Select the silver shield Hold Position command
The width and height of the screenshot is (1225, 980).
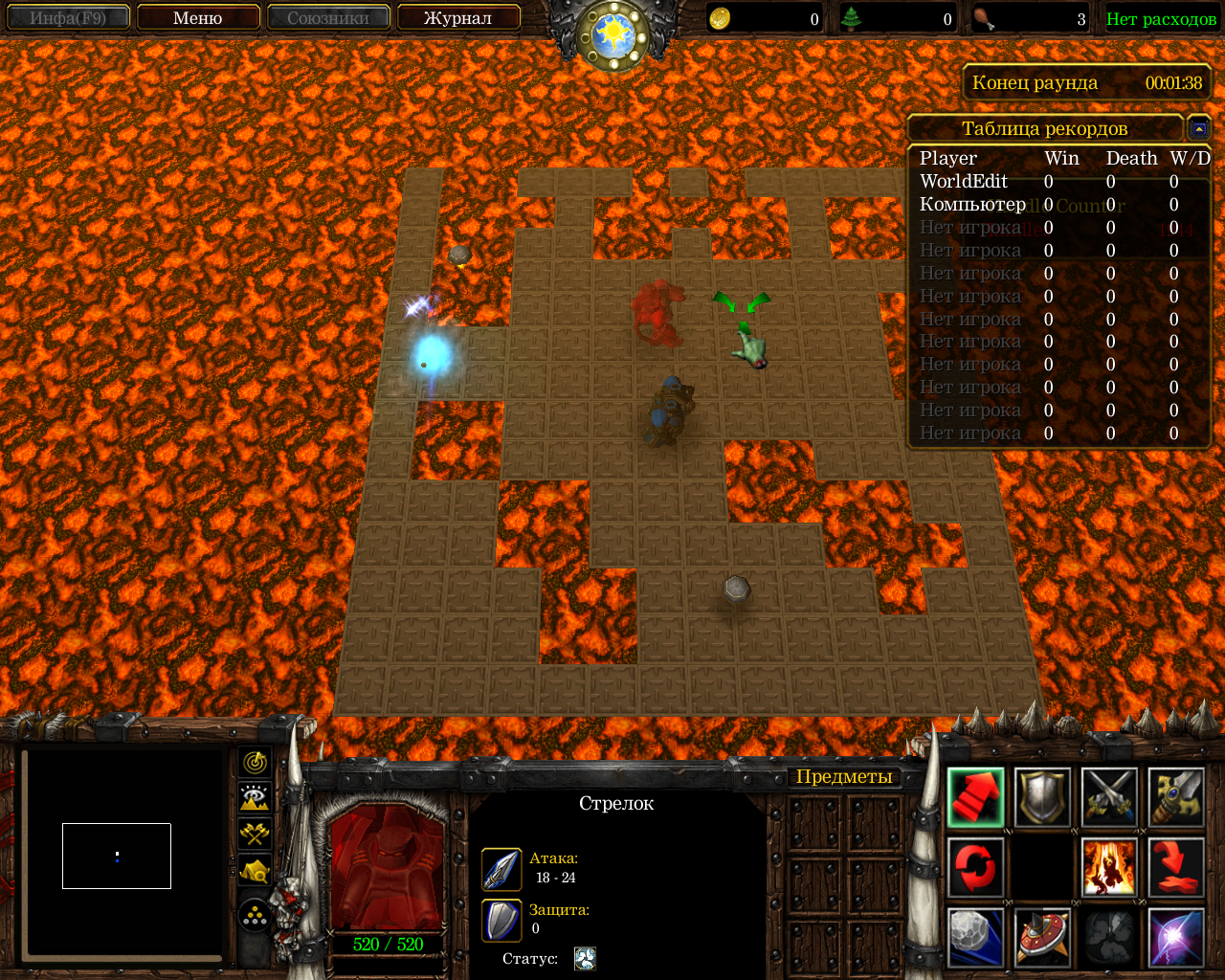coord(1042,797)
